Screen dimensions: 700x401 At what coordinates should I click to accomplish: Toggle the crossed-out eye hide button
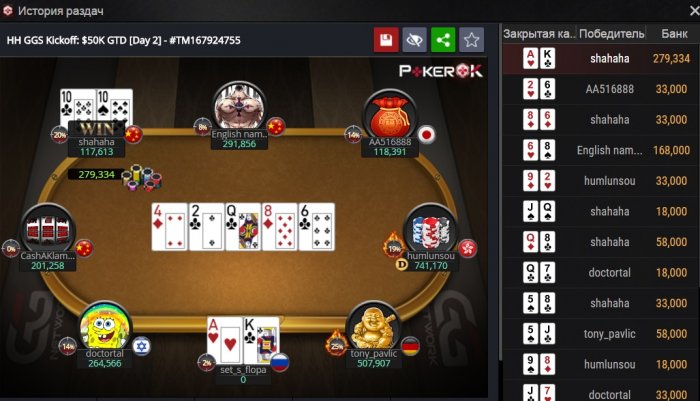[414, 40]
